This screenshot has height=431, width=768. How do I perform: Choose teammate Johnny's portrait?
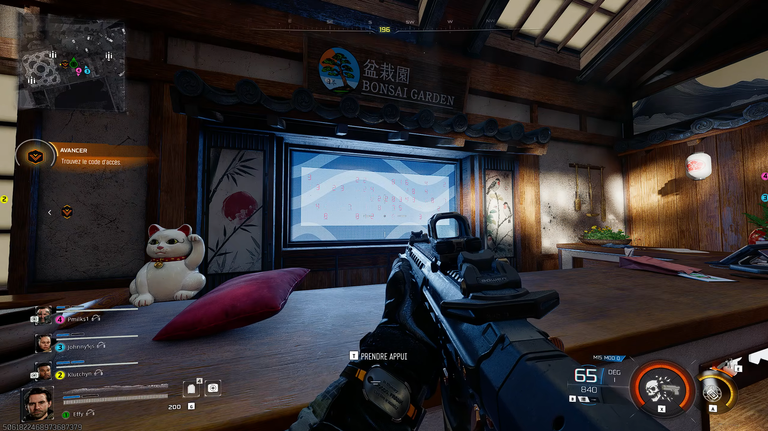click(44, 344)
